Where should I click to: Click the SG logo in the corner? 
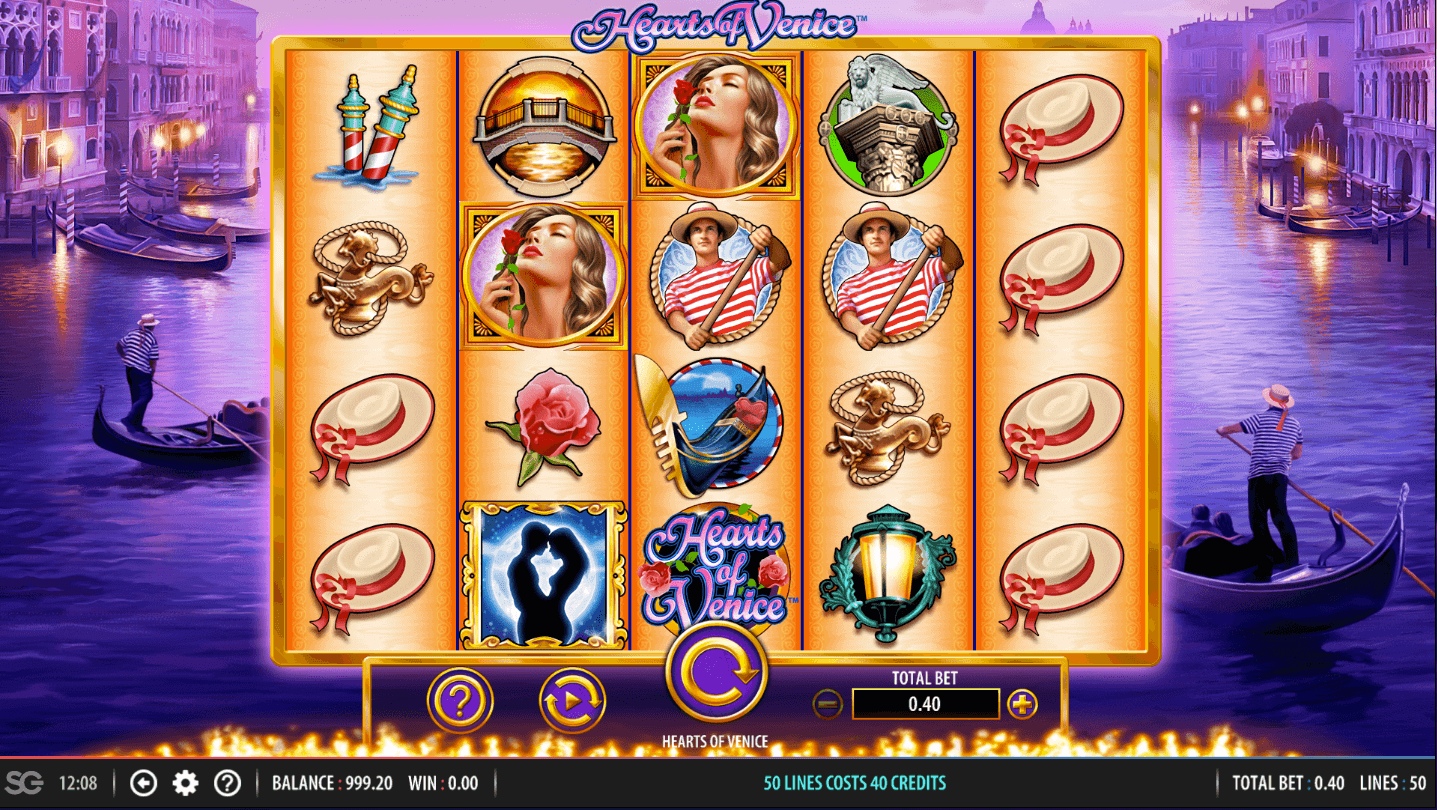24,783
